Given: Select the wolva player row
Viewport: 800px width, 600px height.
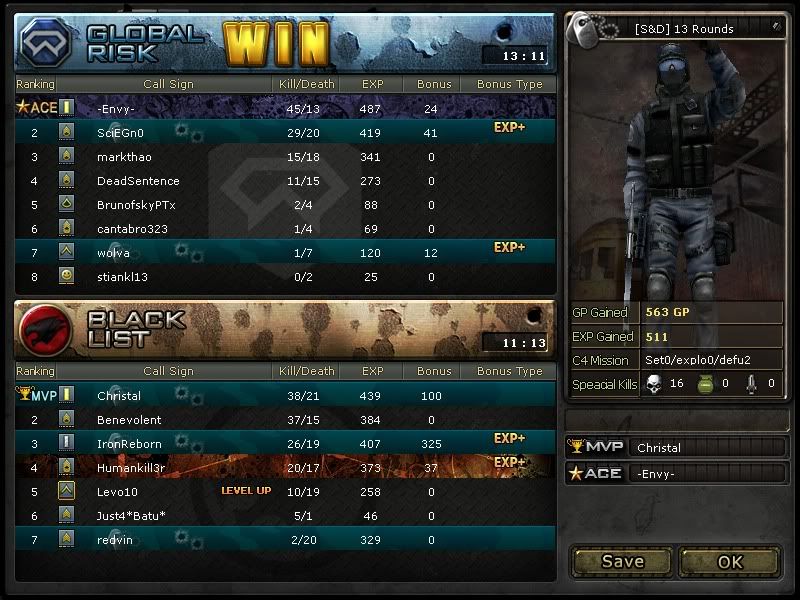Looking at the screenshot, I should (x=285, y=253).
